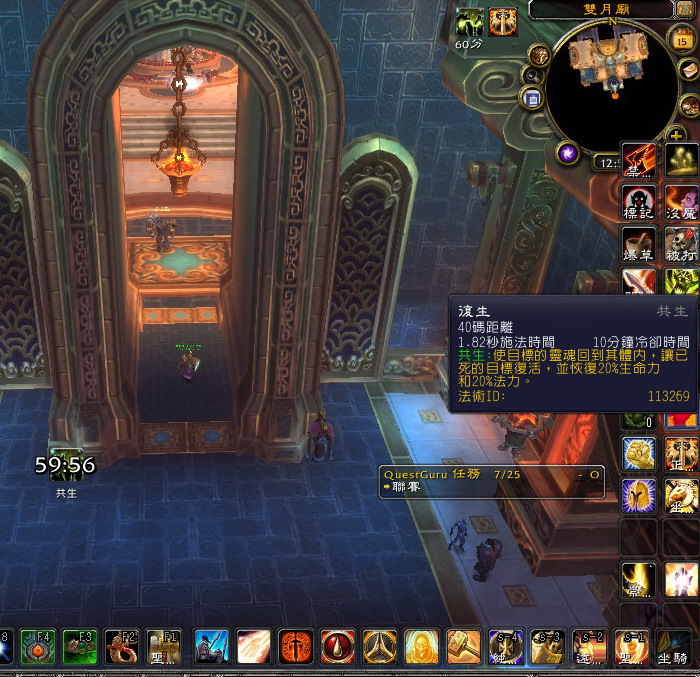Screen dimensions: 700x677
Task: Click the QuestGuru tracker's O options button
Action: (594, 472)
